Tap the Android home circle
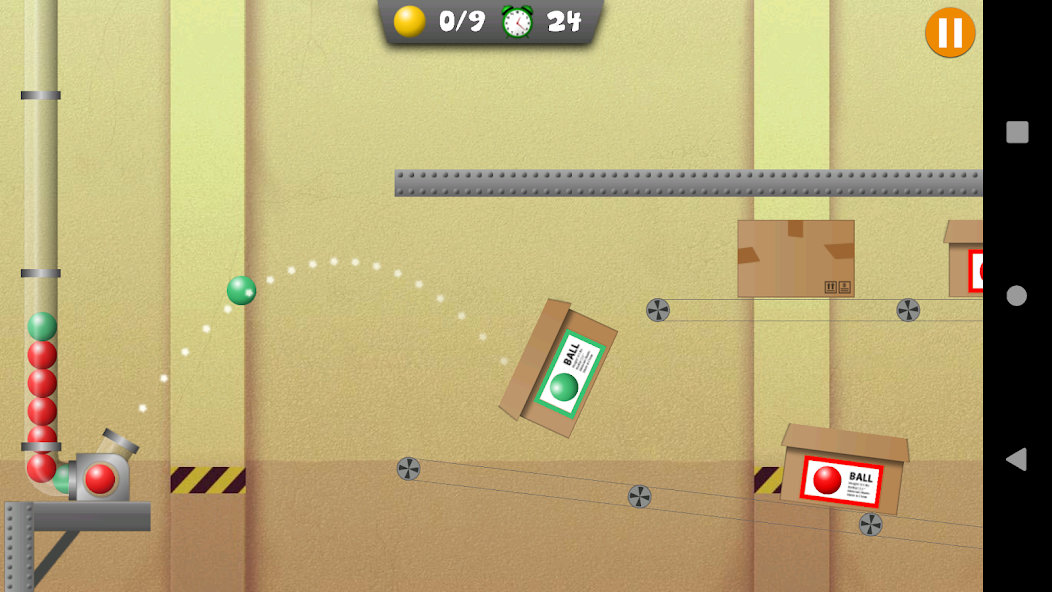 (1017, 296)
